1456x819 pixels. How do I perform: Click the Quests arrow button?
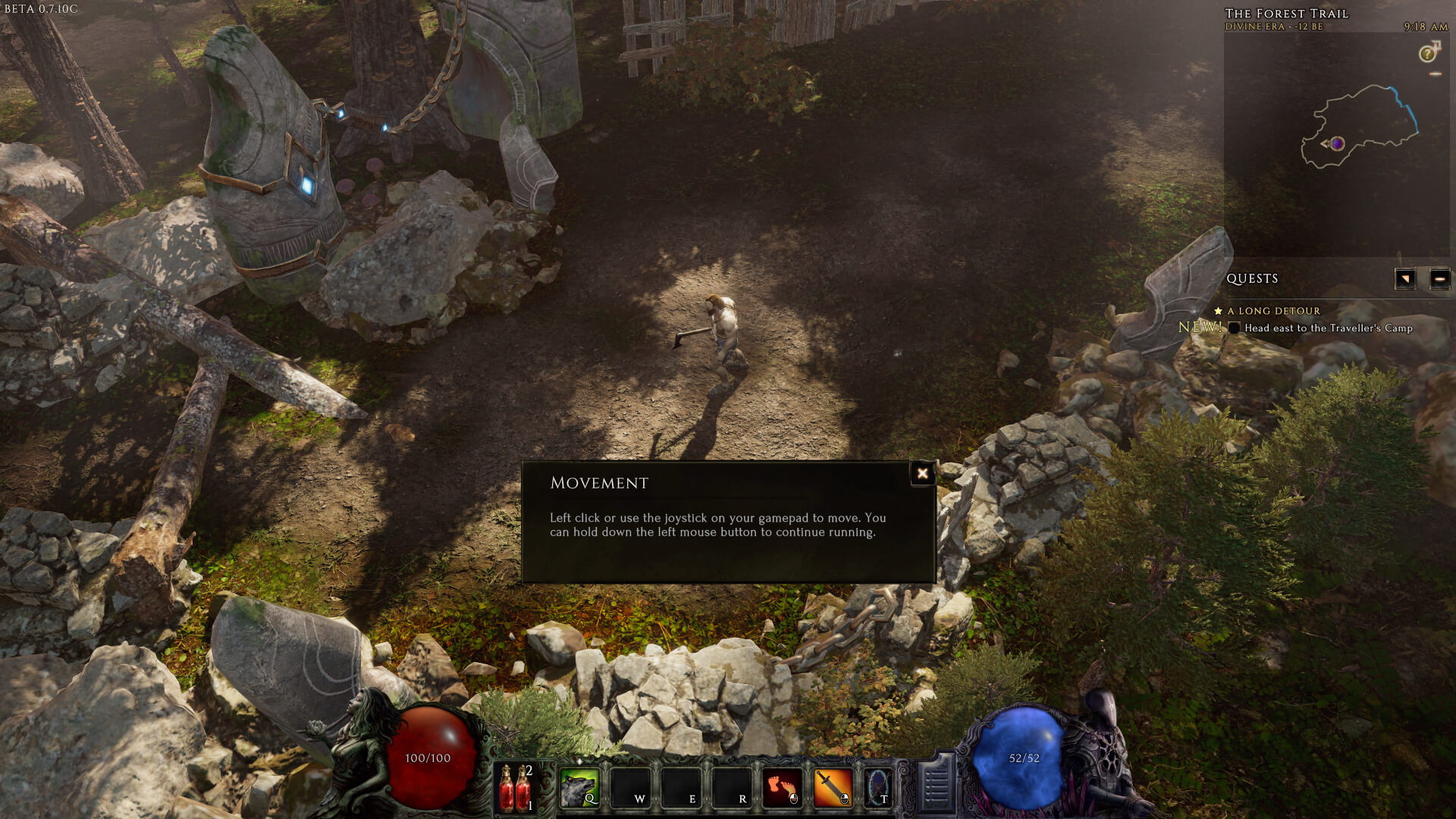click(x=1405, y=279)
